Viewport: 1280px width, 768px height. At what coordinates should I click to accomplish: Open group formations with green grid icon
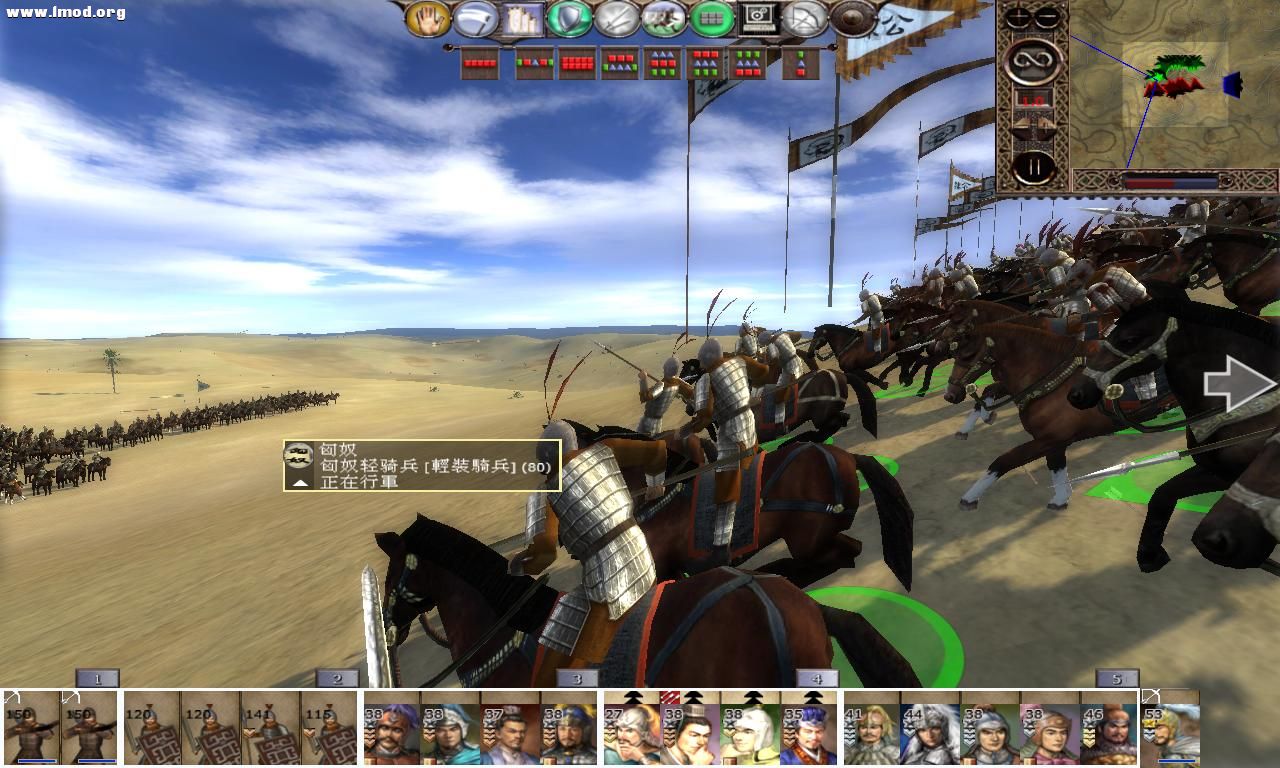pyautogui.click(x=711, y=17)
